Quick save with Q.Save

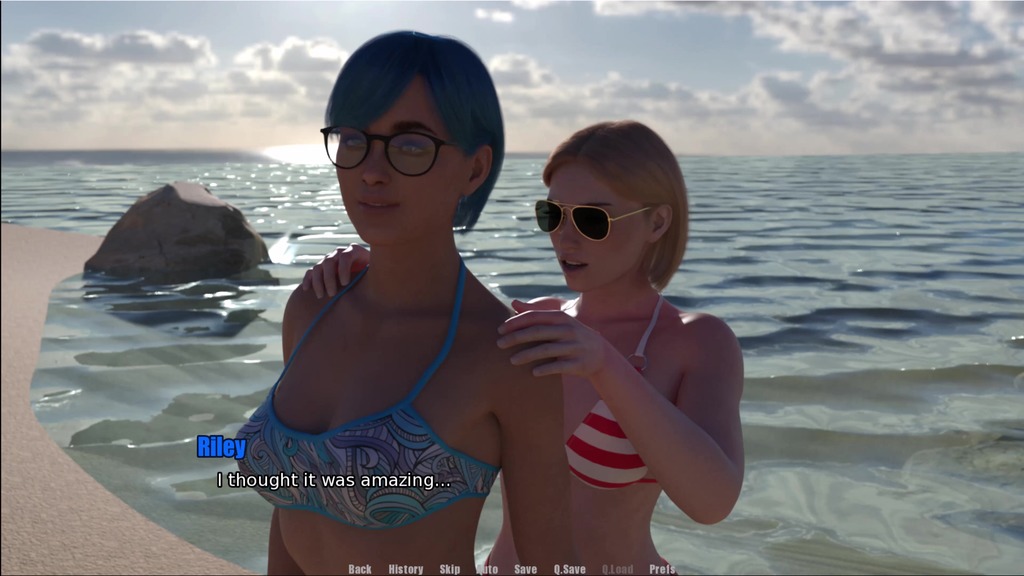click(570, 569)
